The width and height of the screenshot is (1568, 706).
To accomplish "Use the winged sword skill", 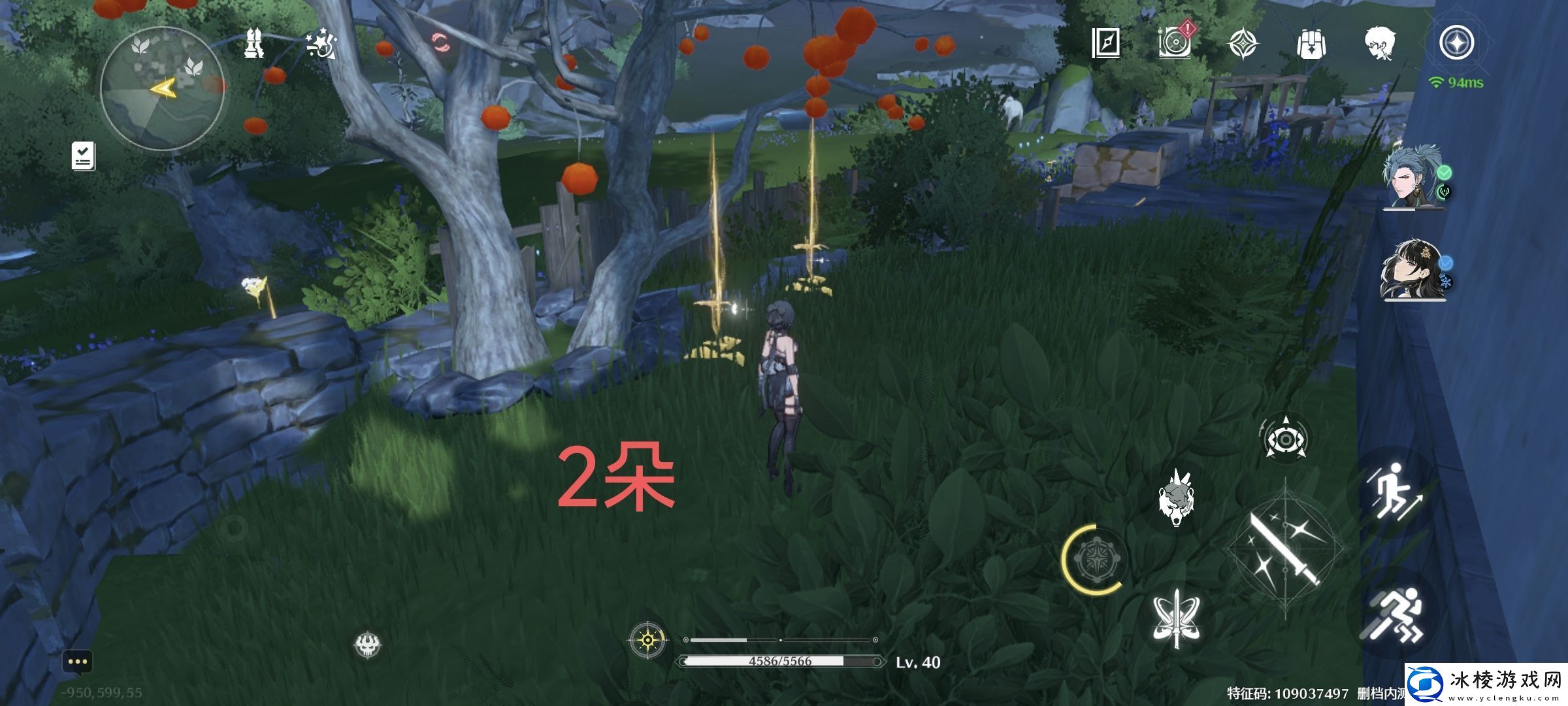I will point(1176,618).
